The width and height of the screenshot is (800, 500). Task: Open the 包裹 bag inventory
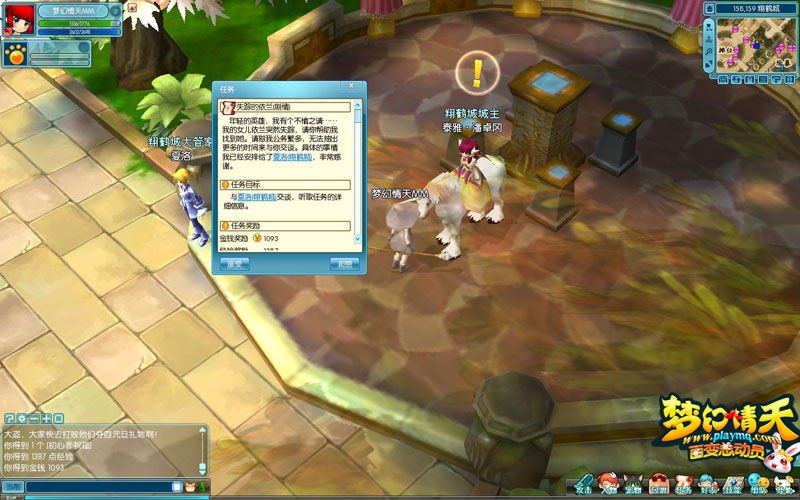pyautogui.click(x=658, y=485)
